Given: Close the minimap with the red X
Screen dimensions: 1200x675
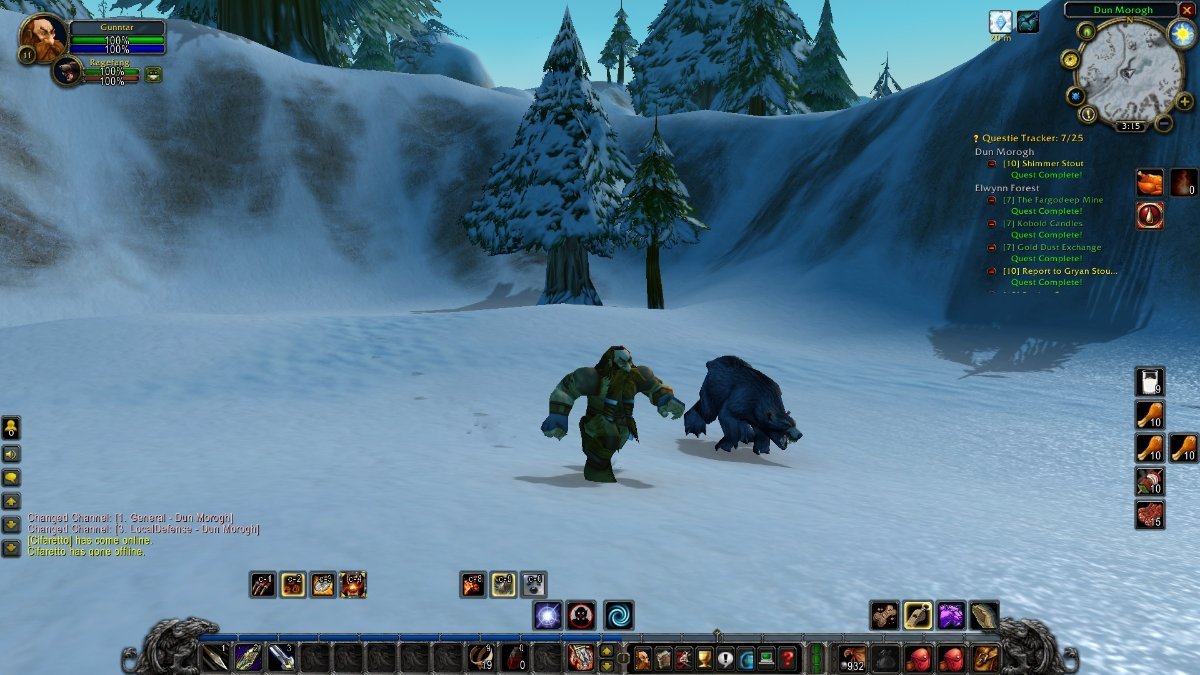Looking at the screenshot, I should coord(1186,10).
